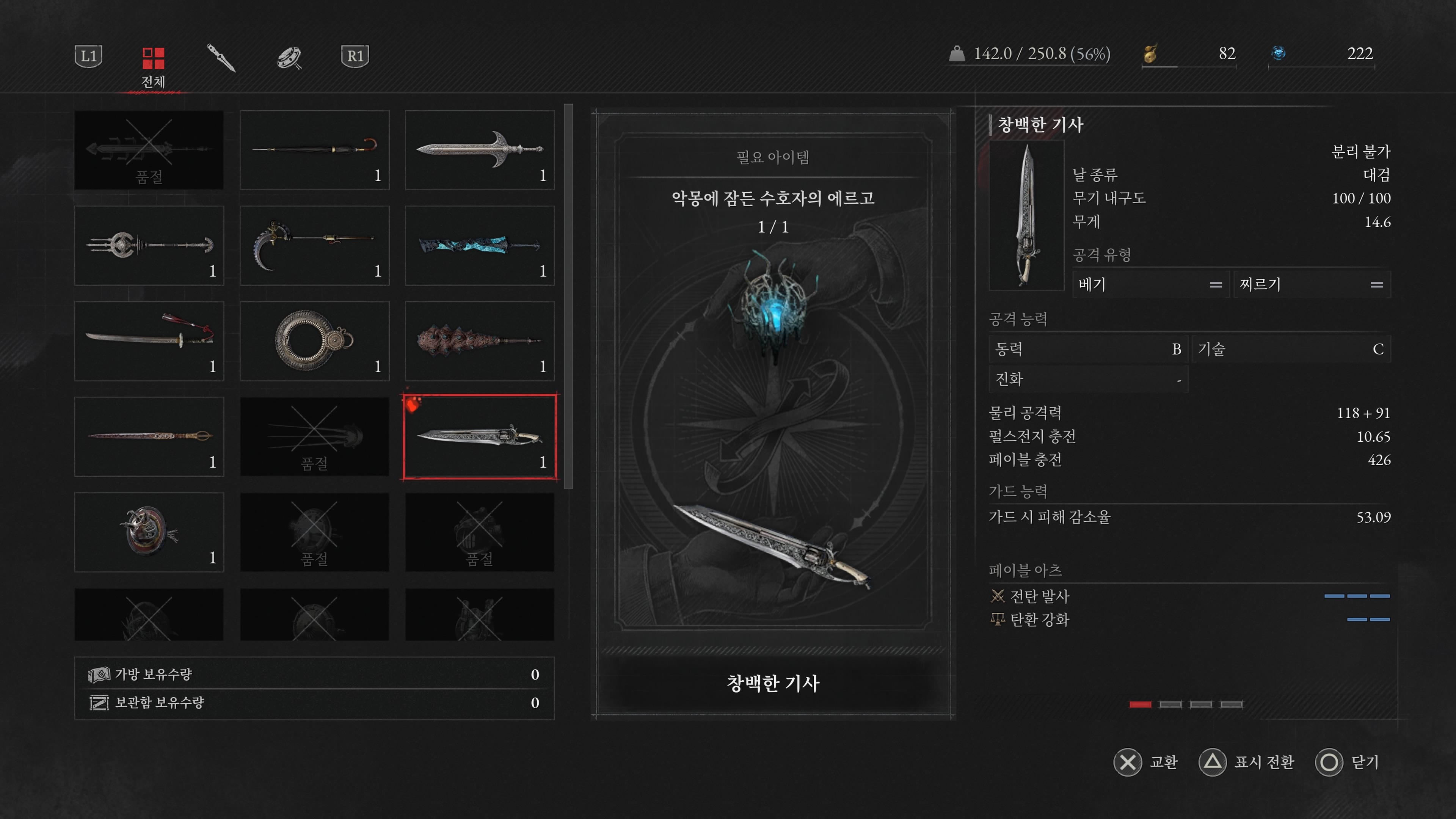Image resolution: width=1456 pixels, height=819 pixels.
Task: Pick the curved scythe weapon slot
Action: (314, 245)
